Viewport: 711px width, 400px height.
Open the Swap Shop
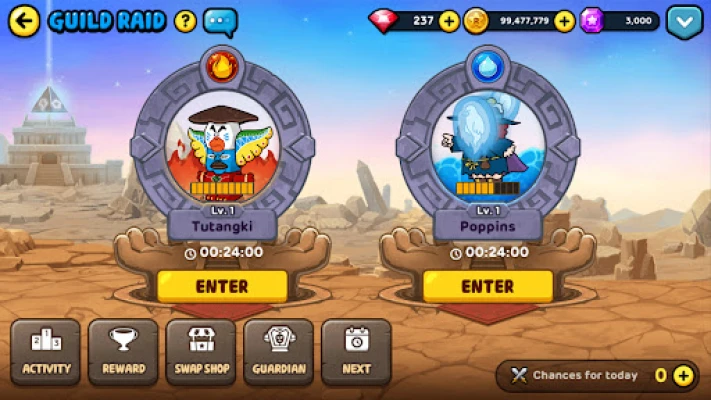click(x=201, y=352)
